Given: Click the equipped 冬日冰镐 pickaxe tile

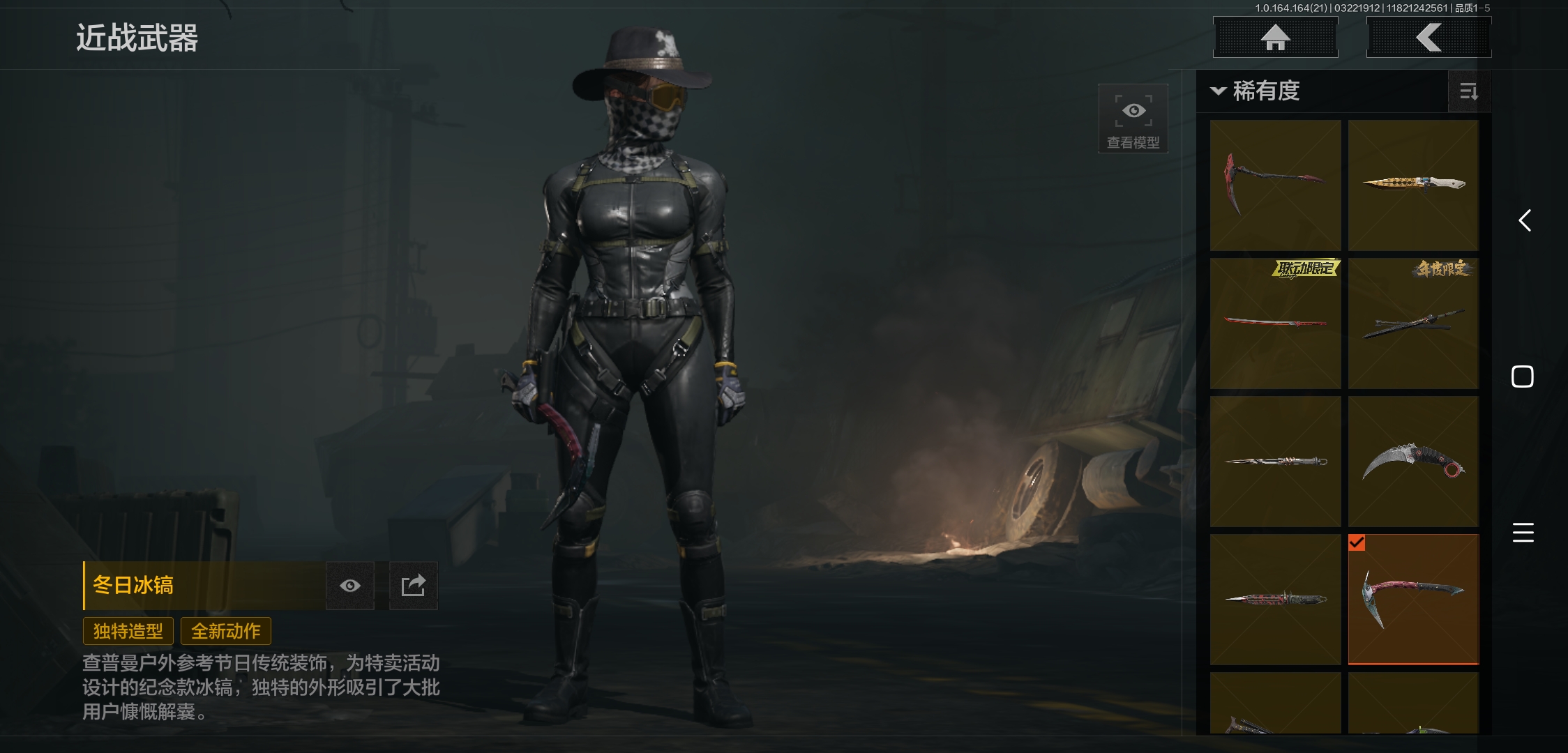Looking at the screenshot, I should pos(1413,599).
